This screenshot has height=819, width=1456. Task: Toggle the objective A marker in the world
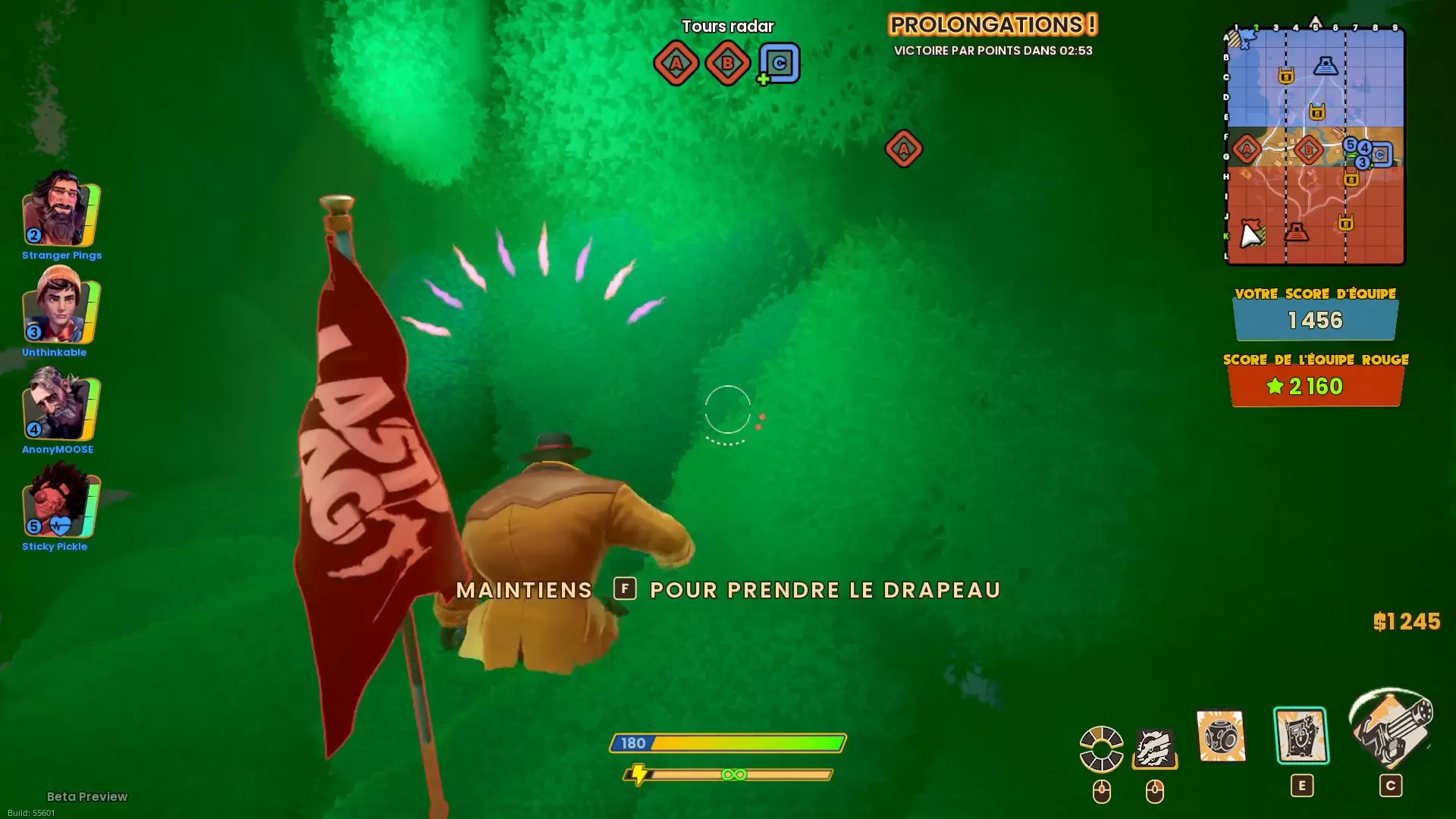[902, 149]
